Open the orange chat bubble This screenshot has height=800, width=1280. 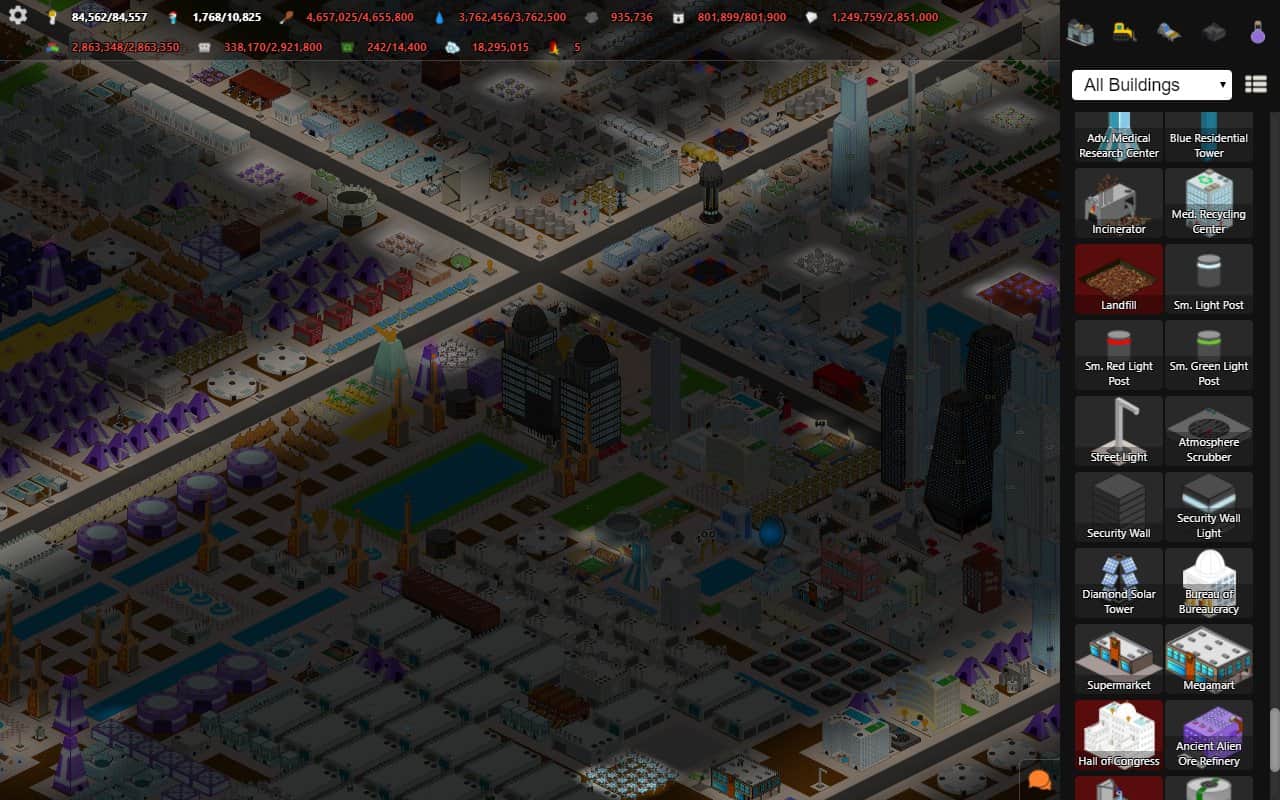(x=1040, y=781)
